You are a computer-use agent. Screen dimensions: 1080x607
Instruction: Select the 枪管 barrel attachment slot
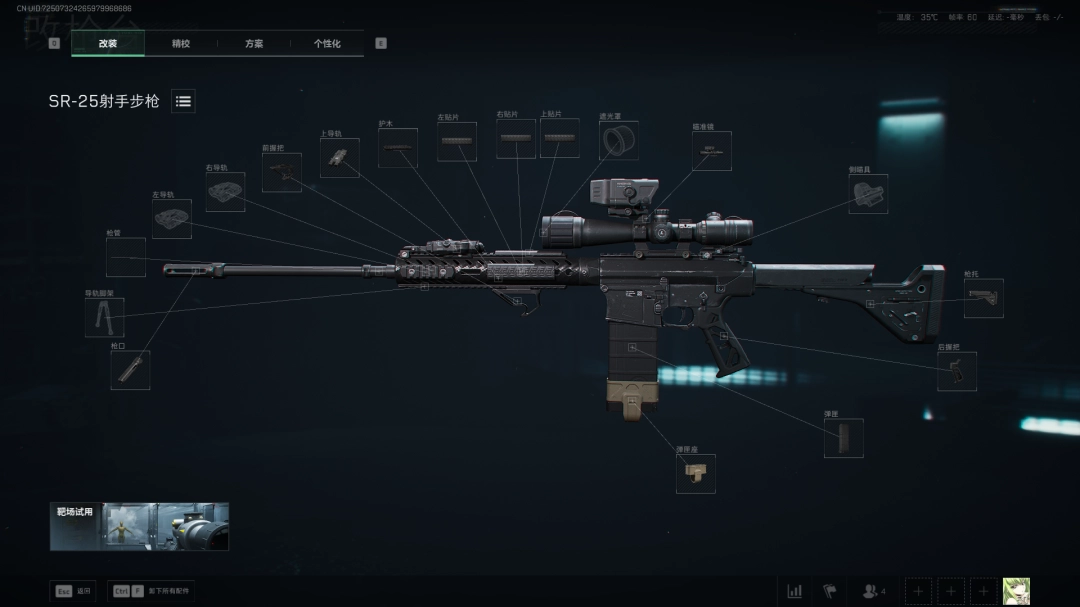[126, 257]
